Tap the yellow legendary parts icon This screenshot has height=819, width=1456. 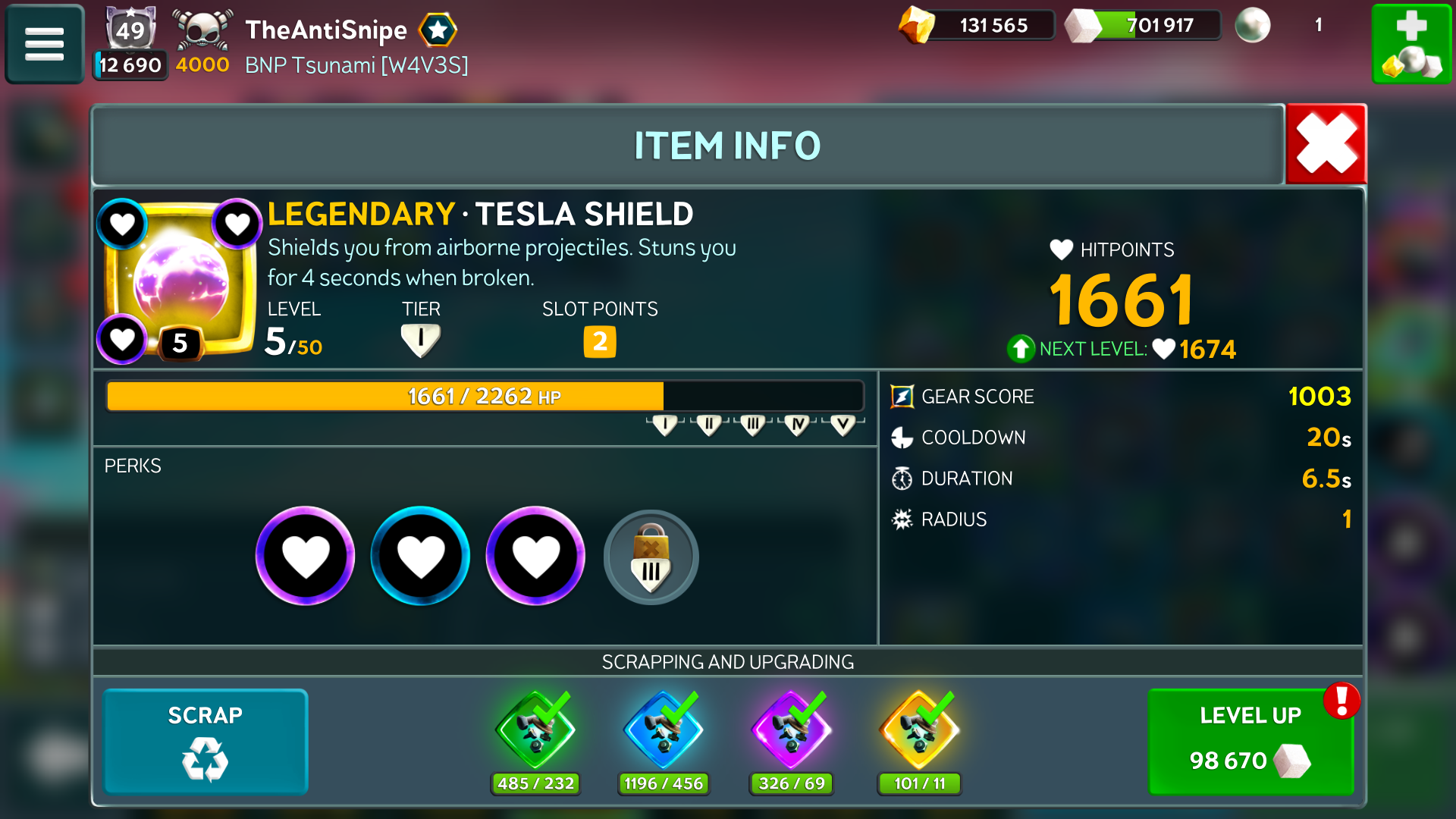pyautogui.click(x=919, y=731)
